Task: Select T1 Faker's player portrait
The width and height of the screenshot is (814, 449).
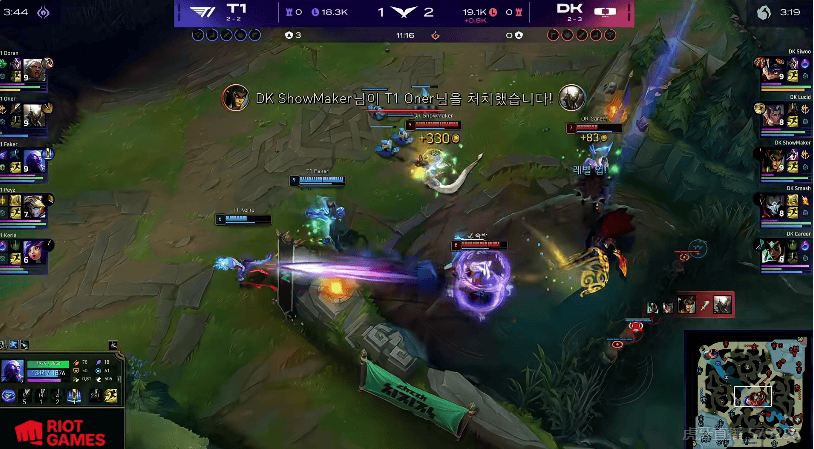Action: (31, 160)
